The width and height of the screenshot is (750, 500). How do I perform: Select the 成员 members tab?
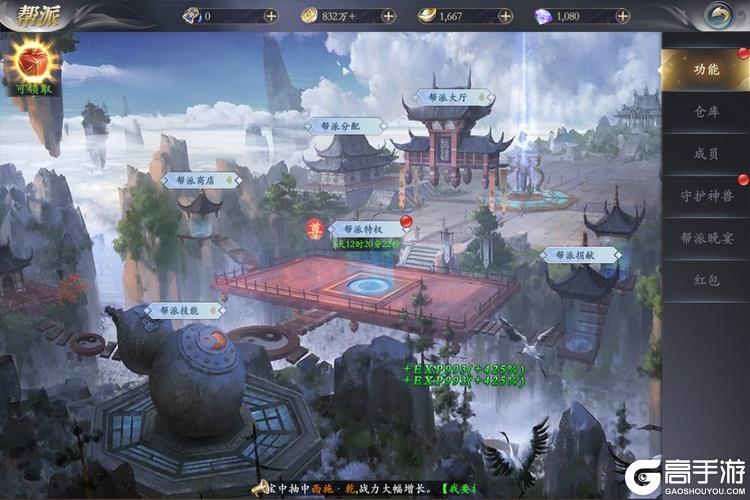point(706,154)
